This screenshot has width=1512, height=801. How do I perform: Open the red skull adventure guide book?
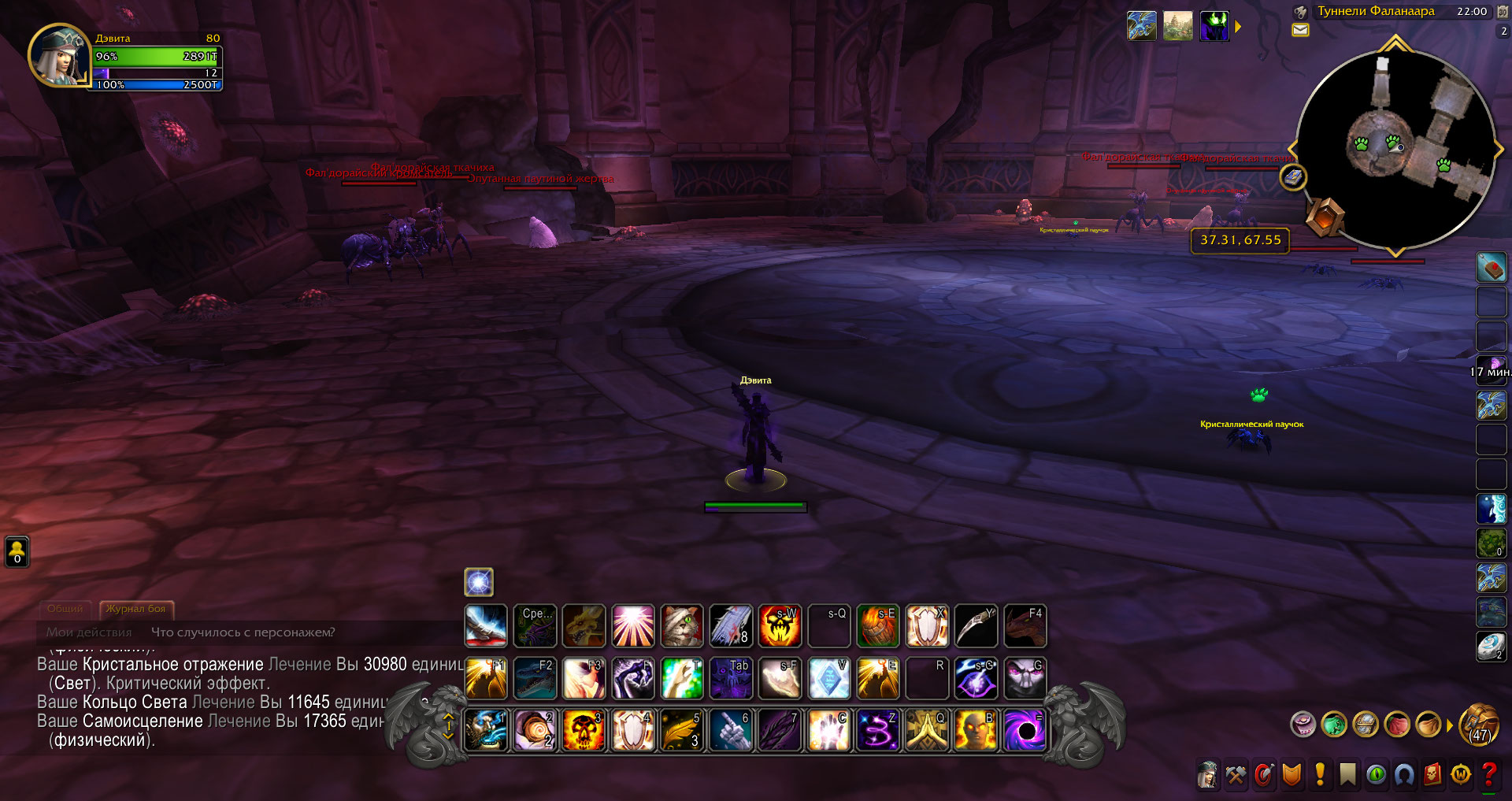(1432, 776)
